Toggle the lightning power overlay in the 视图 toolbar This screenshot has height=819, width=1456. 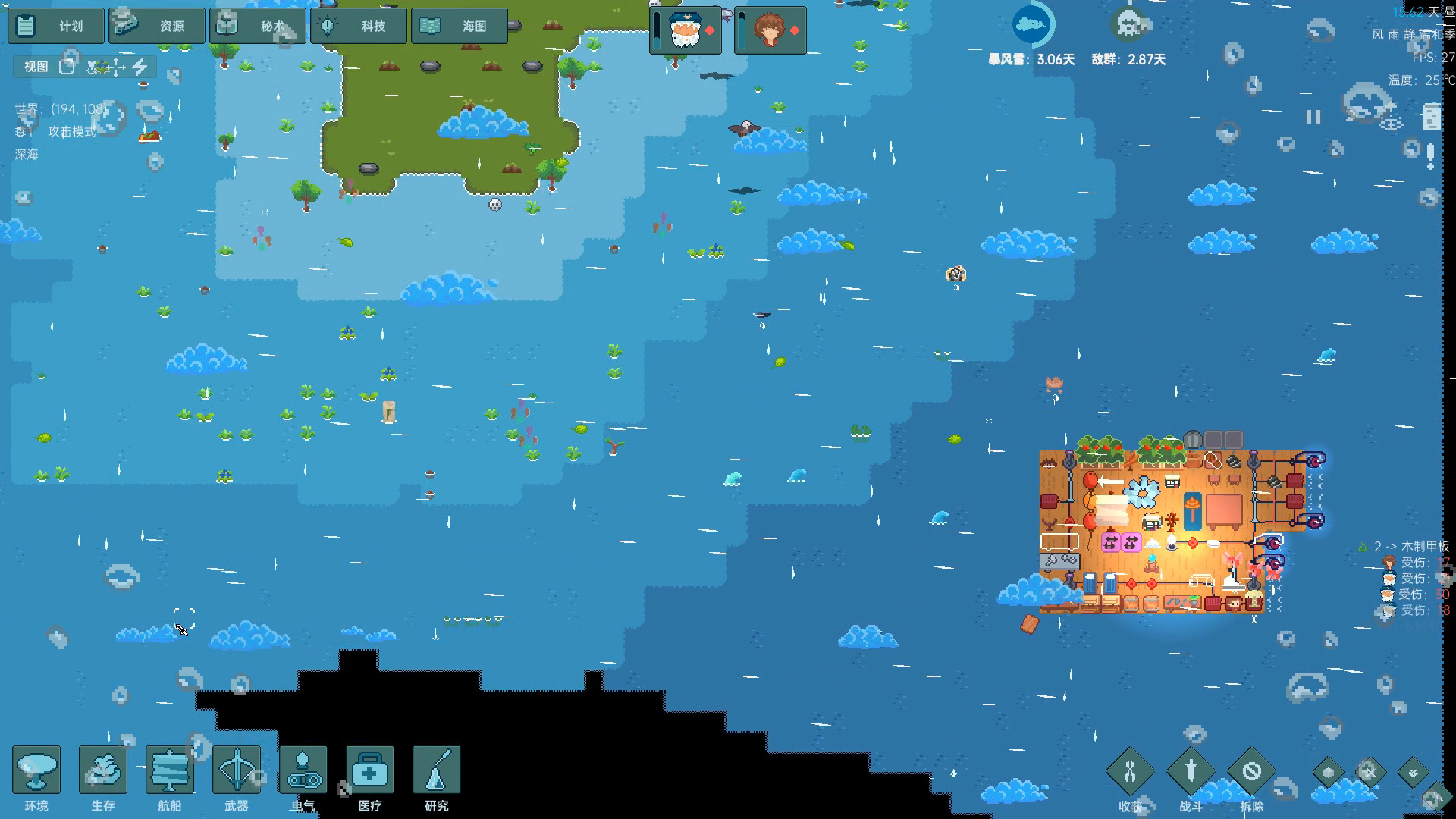[x=140, y=67]
